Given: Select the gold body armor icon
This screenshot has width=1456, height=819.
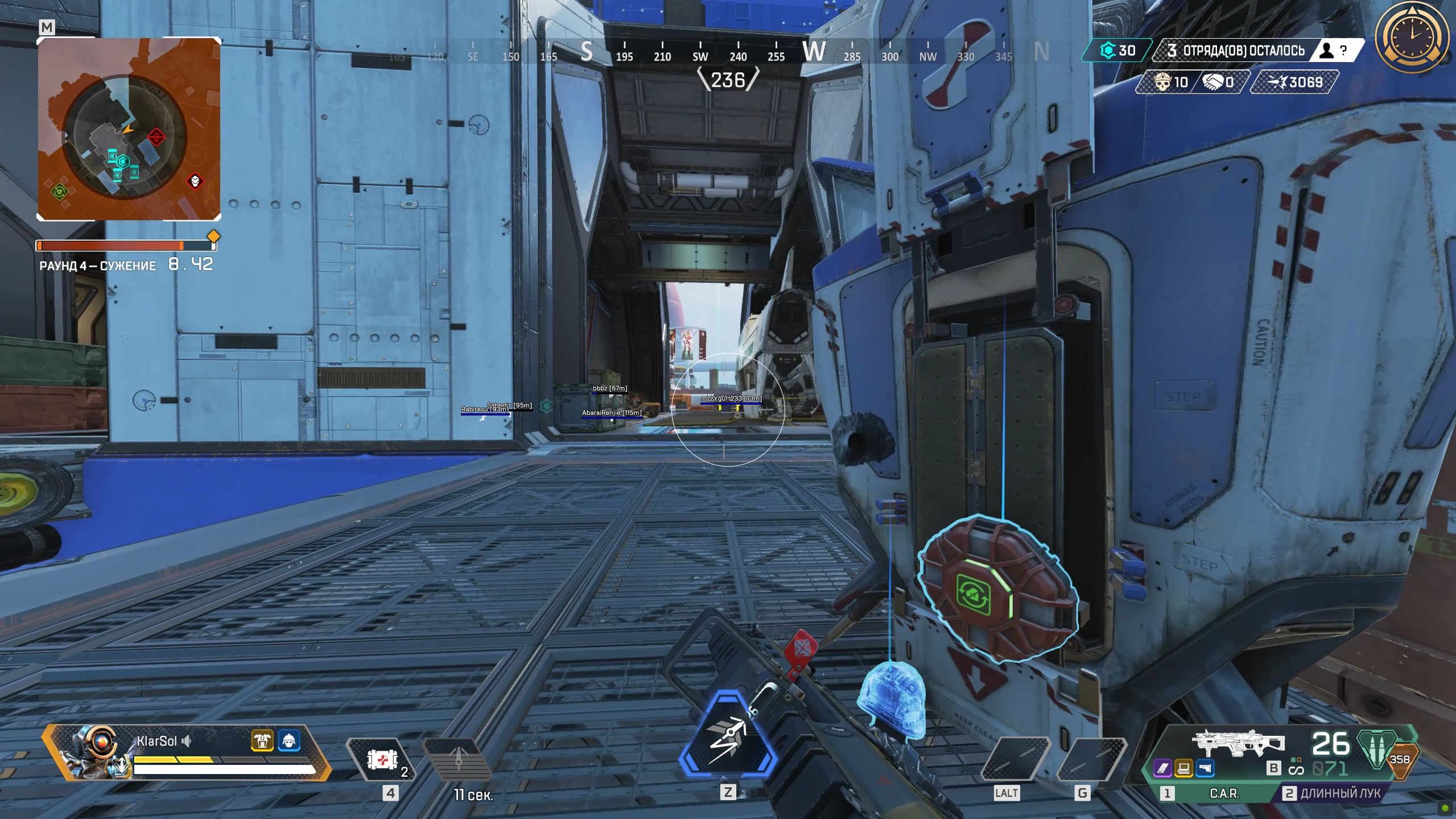Looking at the screenshot, I should pos(262,741).
